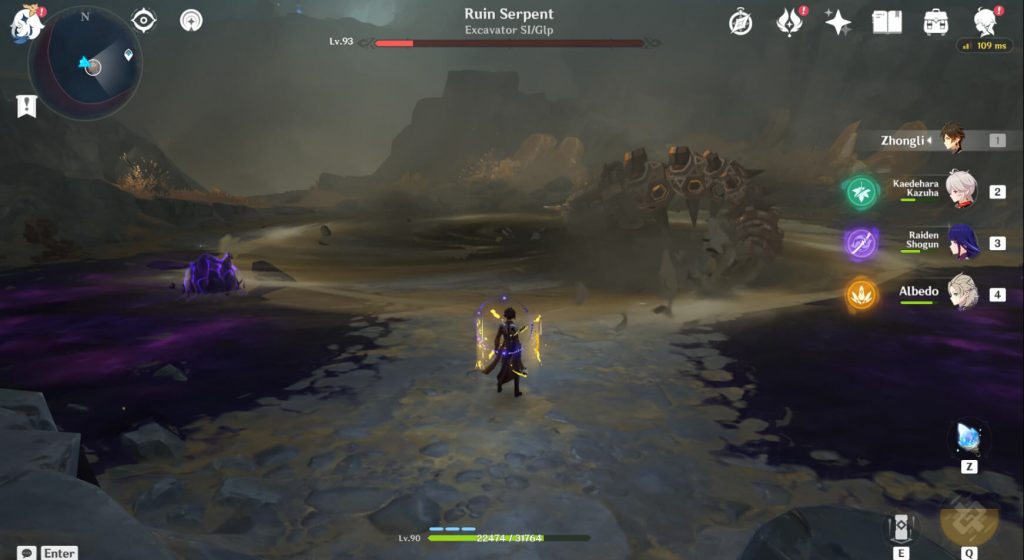Open the Battle Pass winged icon
Viewport: 1024px width, 560px height.
(789, 22)
